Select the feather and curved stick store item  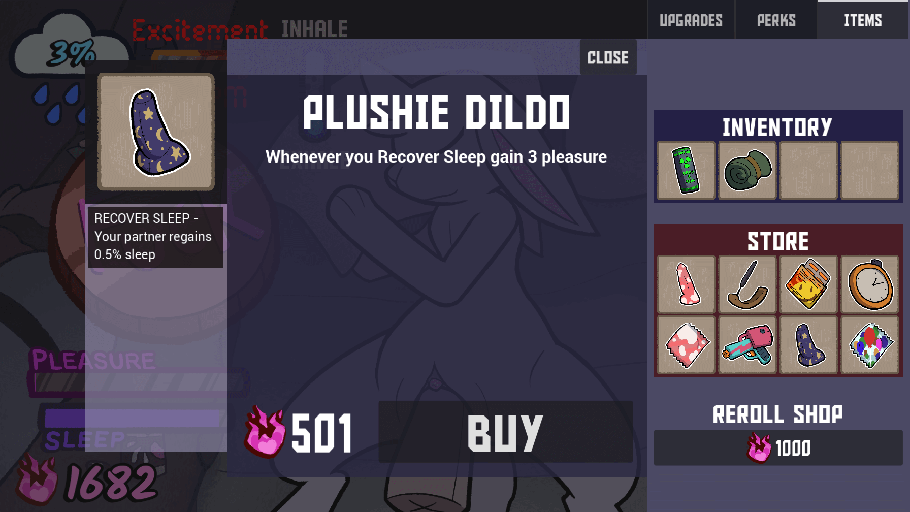pos(747,284)
